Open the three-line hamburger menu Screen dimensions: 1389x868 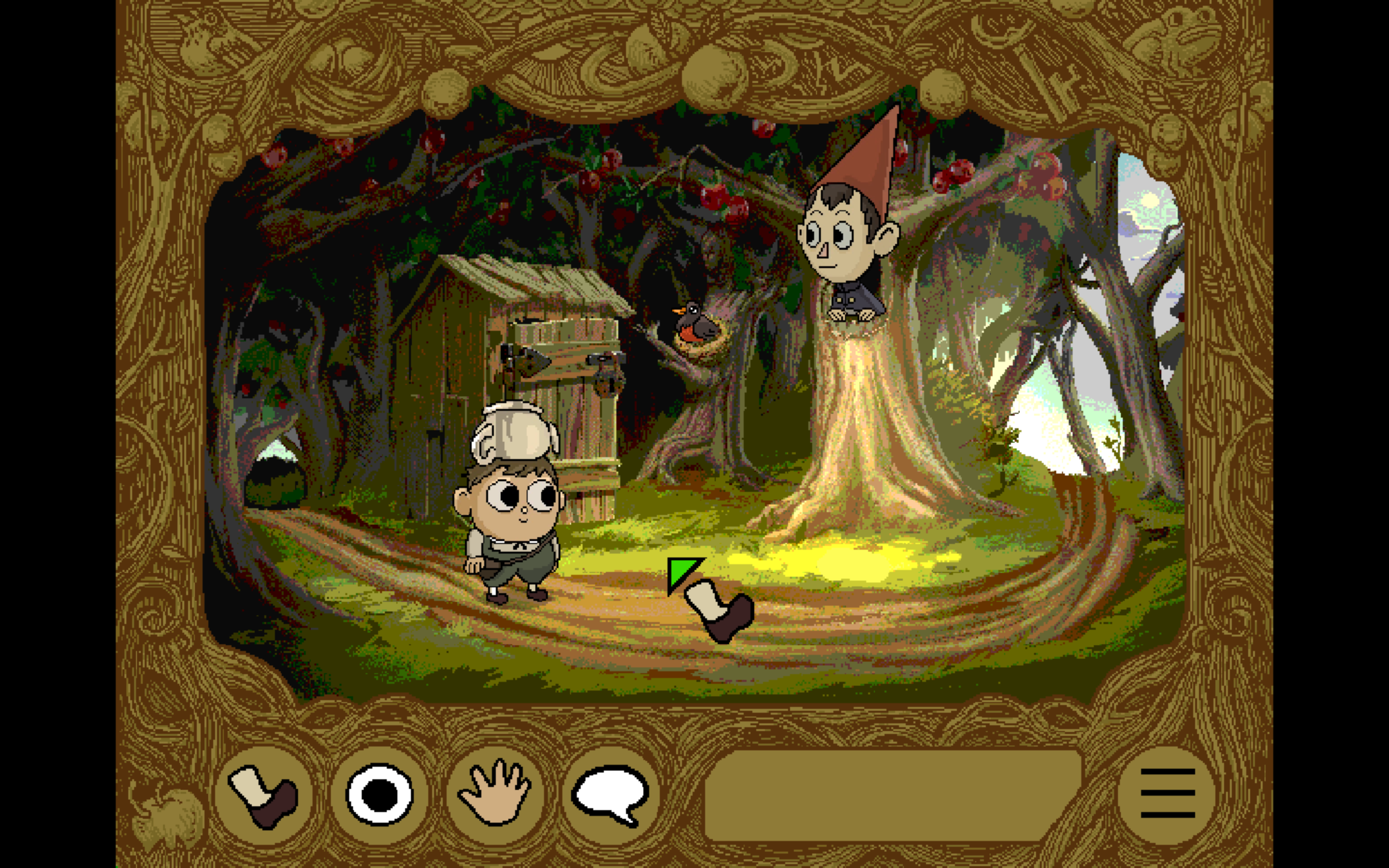coord(1167,794)
